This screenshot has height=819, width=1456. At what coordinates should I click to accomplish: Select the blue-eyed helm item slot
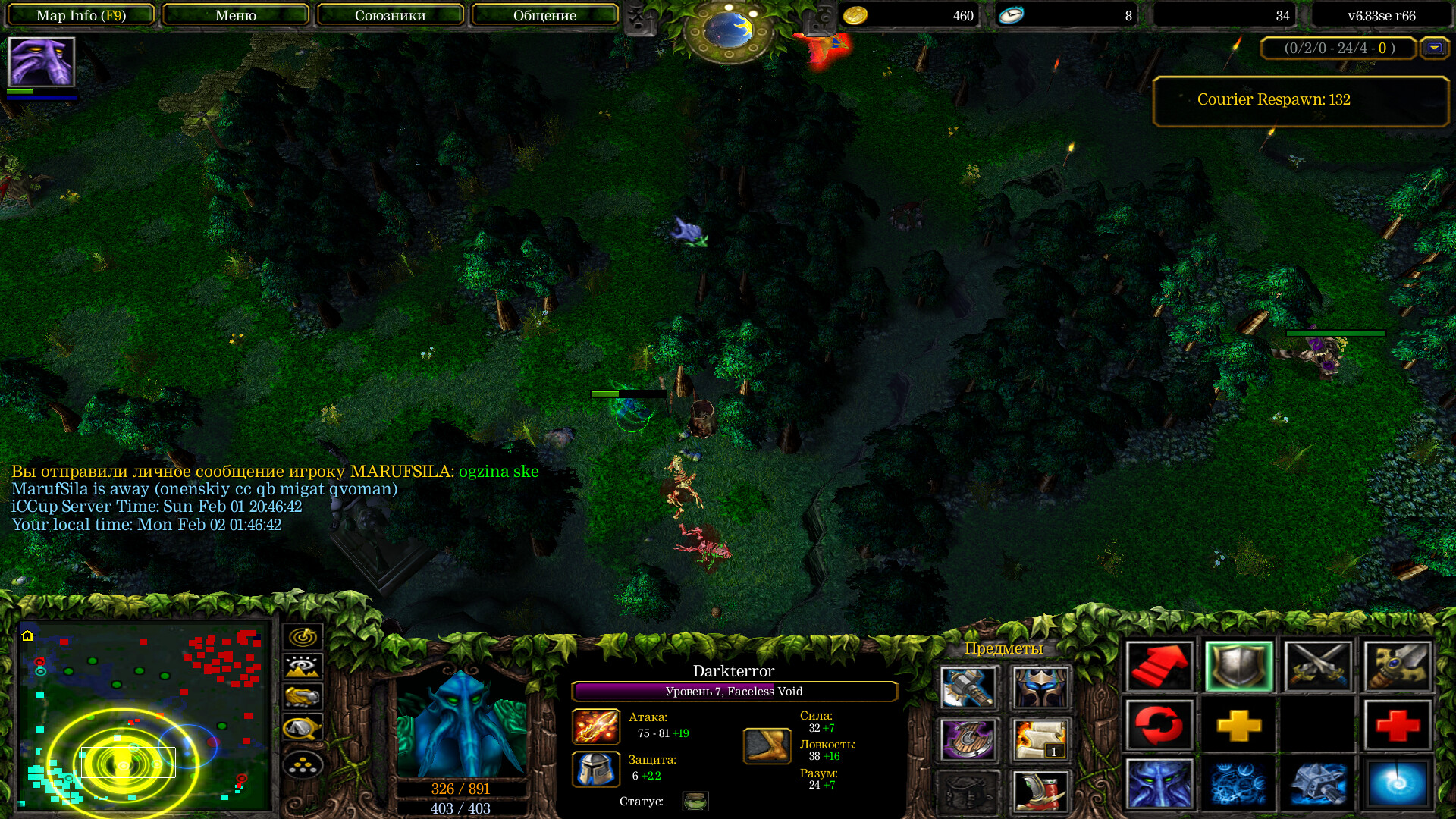pyautogui.click(x=1040, y=688)
